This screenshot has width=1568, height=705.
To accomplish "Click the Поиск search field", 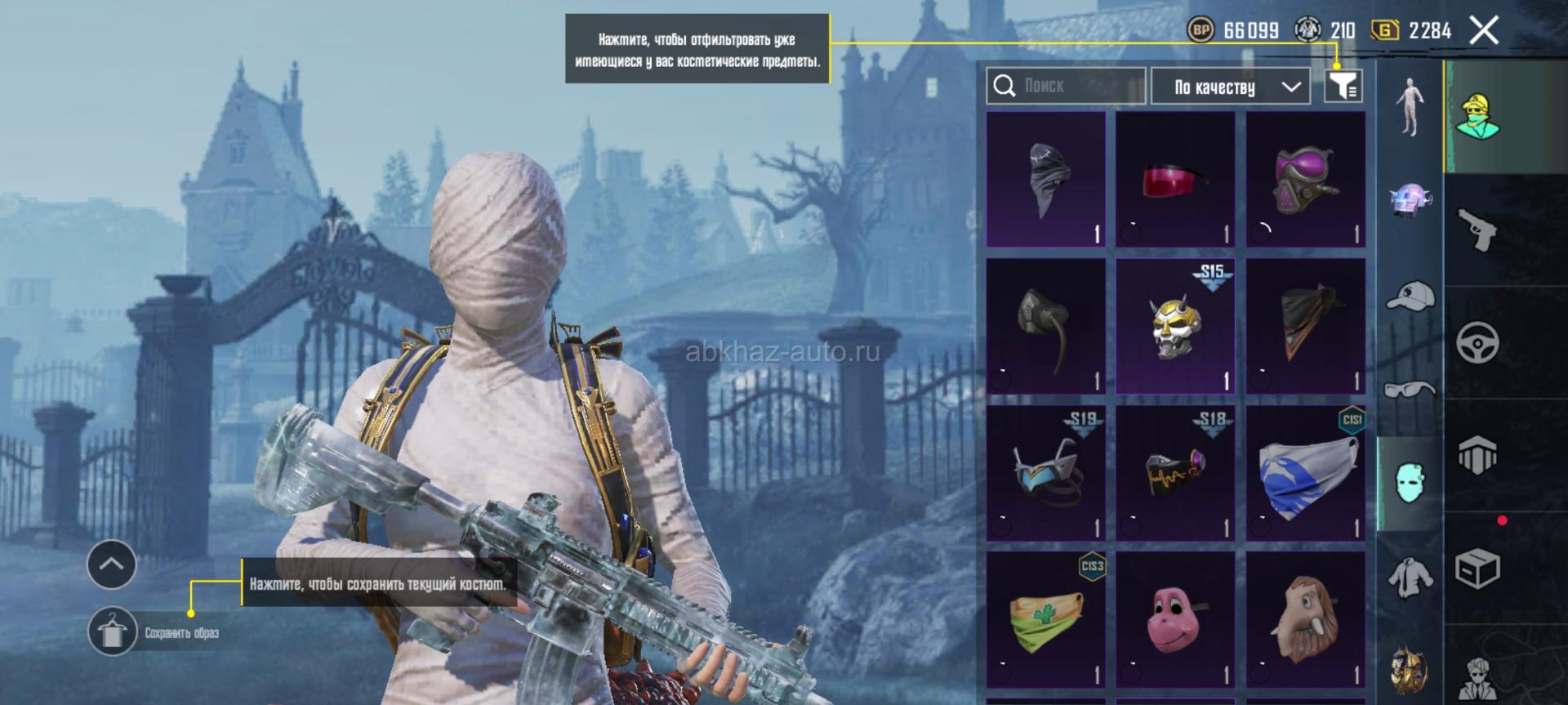I will click(1066, 86).
